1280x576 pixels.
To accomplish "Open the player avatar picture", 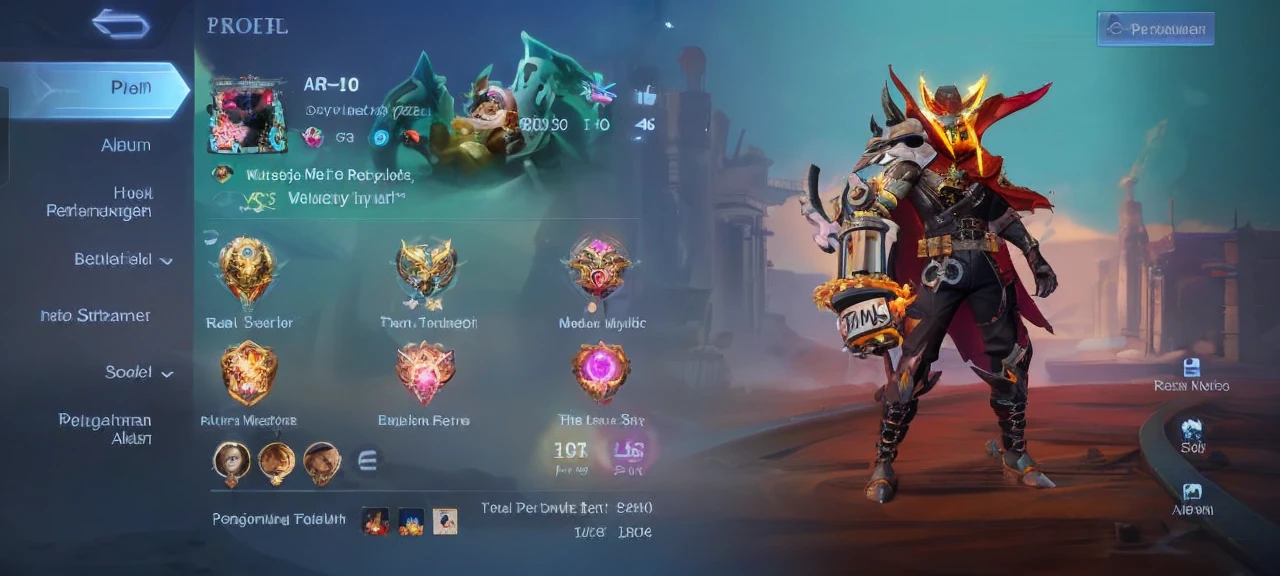I will point(247,114).
